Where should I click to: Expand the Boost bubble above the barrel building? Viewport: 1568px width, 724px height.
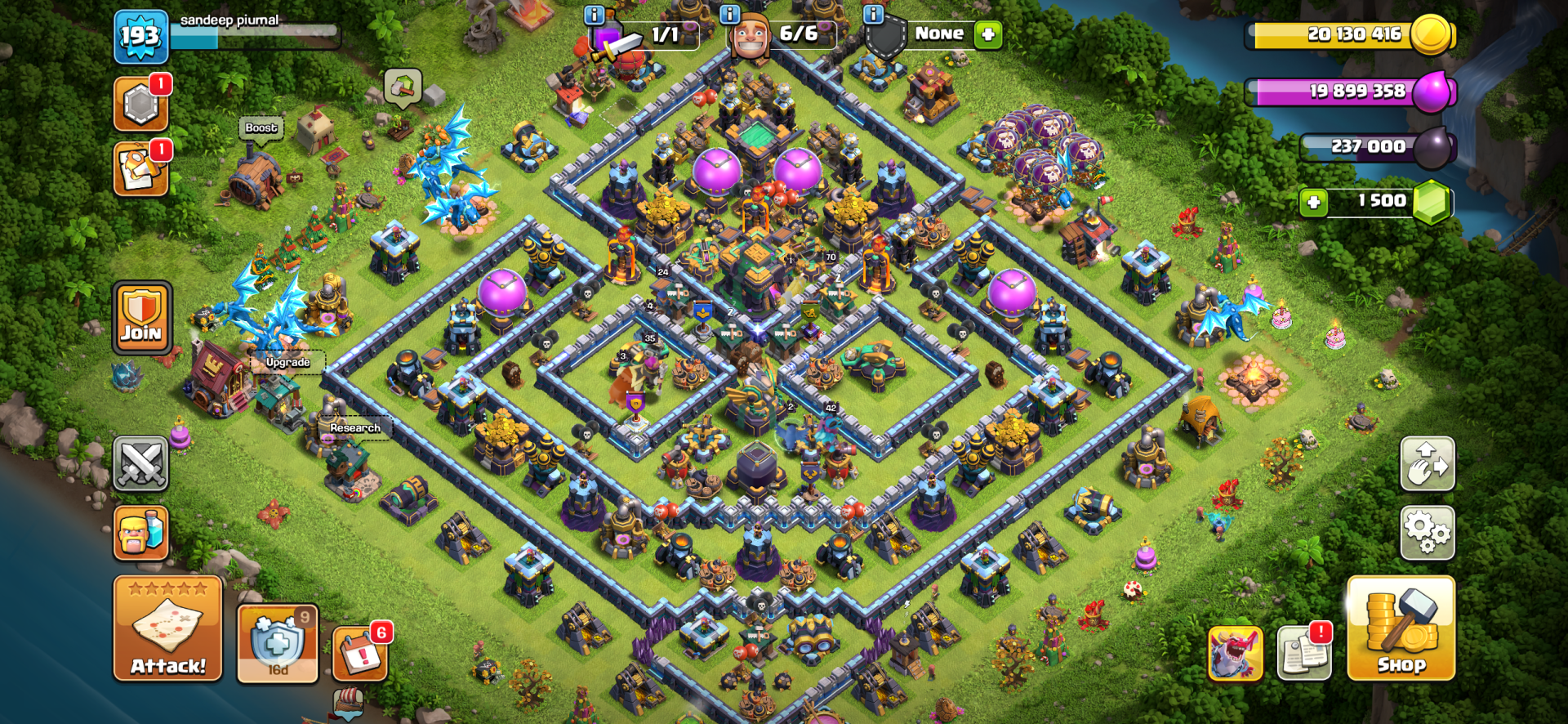tap(261, 127)
